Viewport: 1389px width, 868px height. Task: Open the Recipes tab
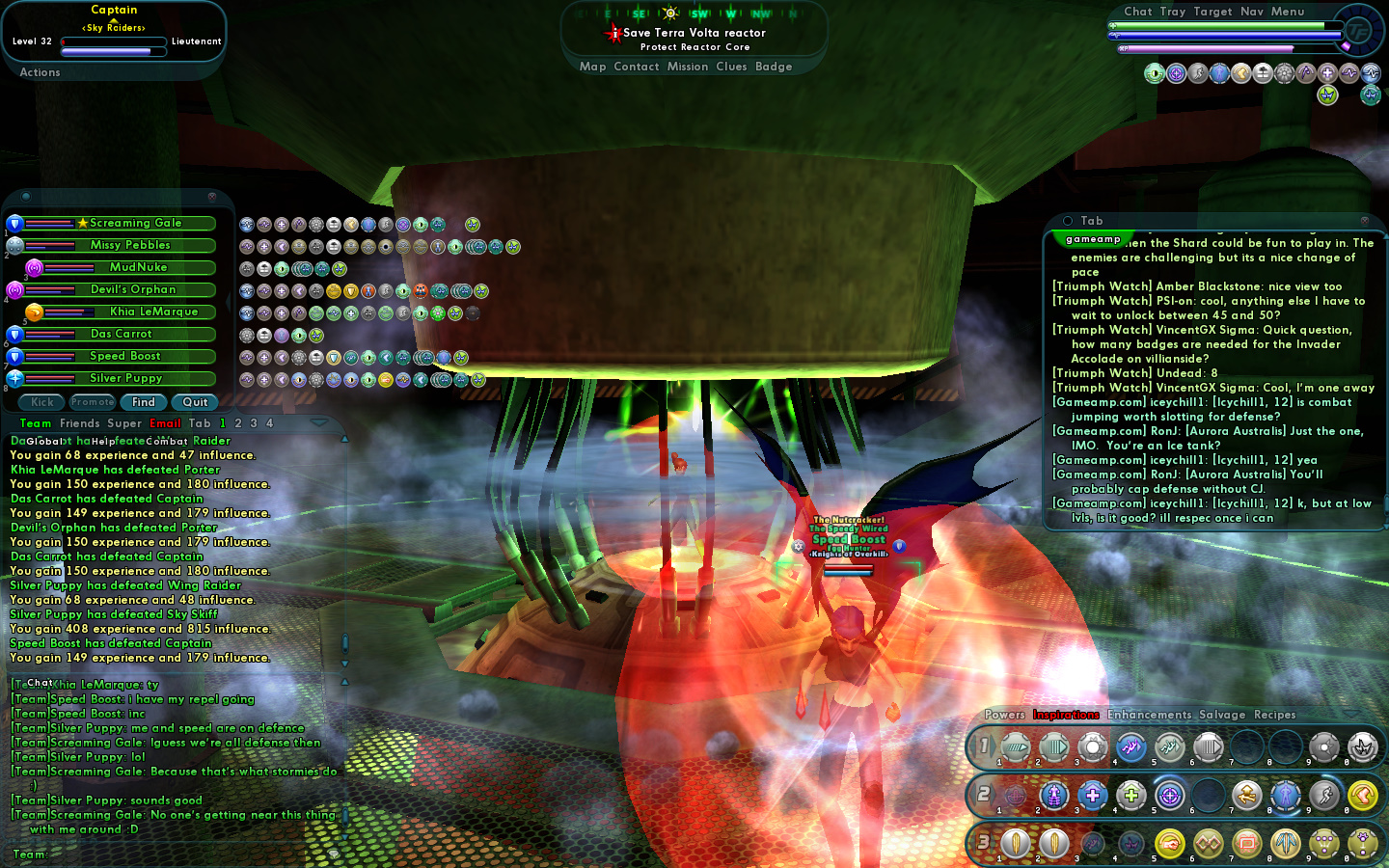tap(1274, 715)
